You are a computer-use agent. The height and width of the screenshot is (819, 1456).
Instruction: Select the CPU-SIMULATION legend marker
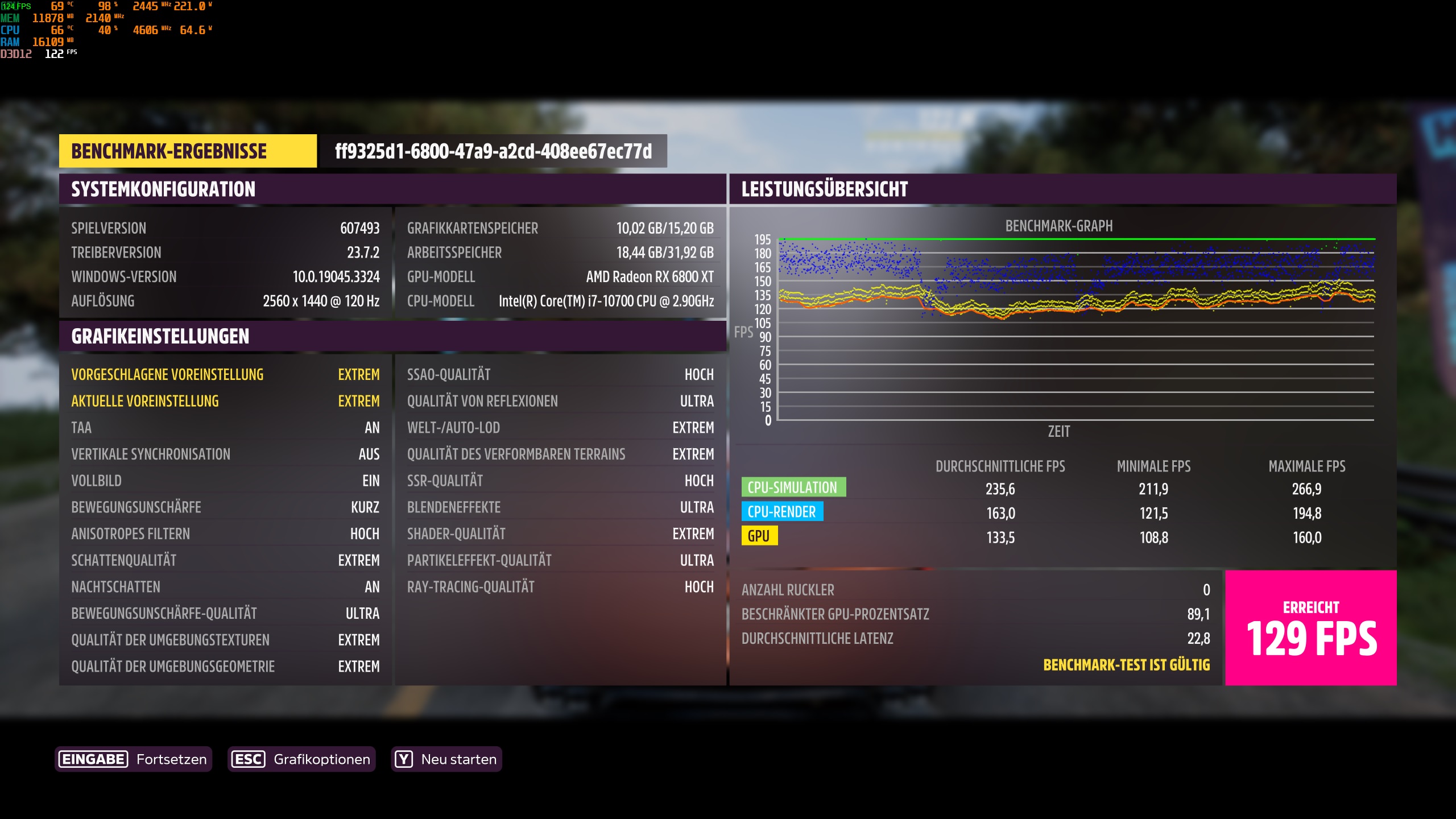point(794,487)
